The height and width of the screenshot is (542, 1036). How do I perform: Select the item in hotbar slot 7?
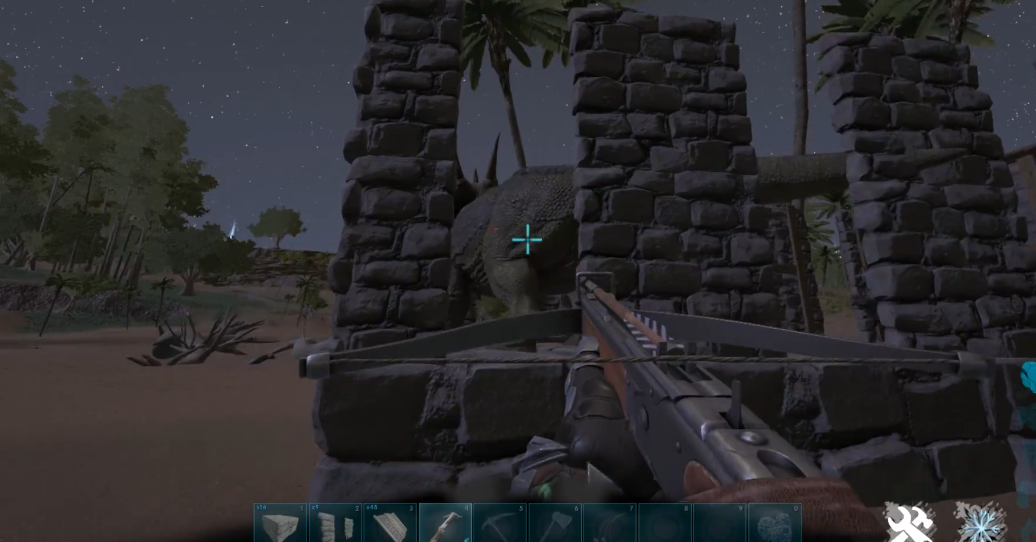coord(609,523)
